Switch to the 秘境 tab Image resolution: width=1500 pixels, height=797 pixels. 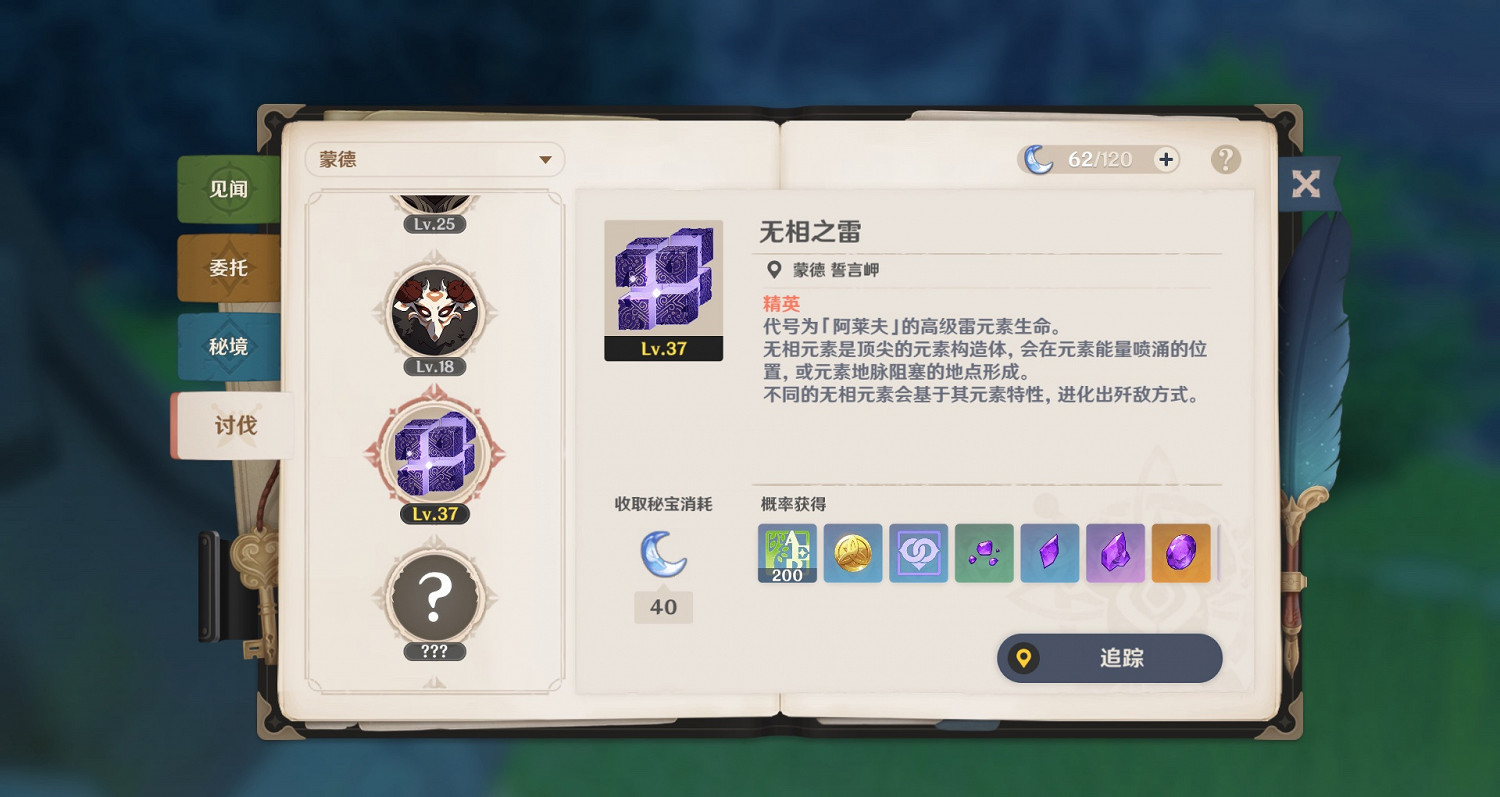pyautogui.click(x=228, y=346)
